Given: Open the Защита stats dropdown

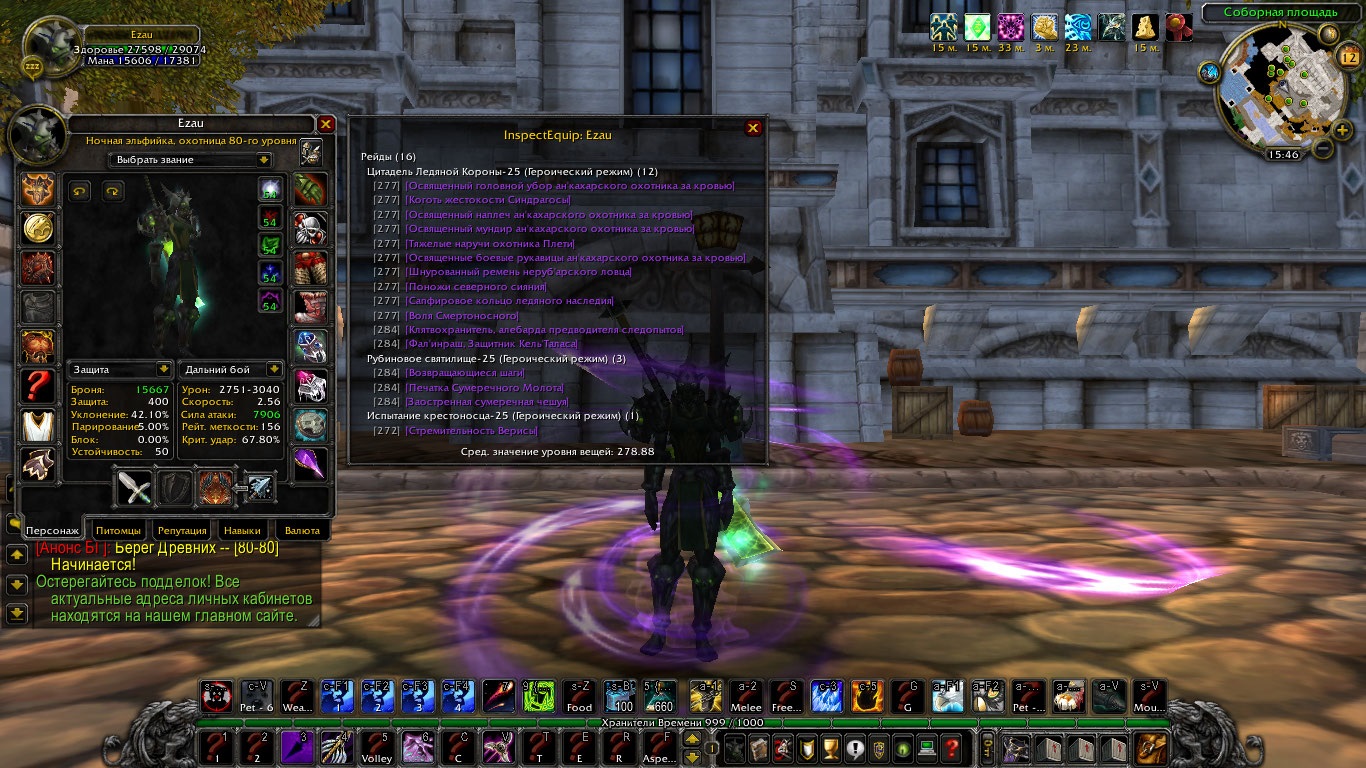Looking at the screenshot, I should click(163, 369).
